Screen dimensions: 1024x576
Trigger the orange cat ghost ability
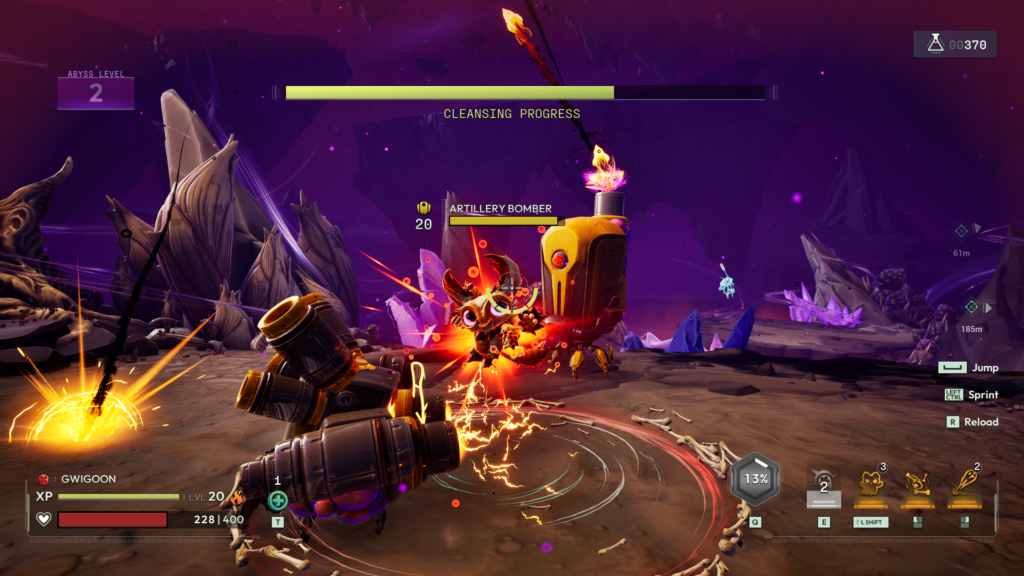[870, 484]
